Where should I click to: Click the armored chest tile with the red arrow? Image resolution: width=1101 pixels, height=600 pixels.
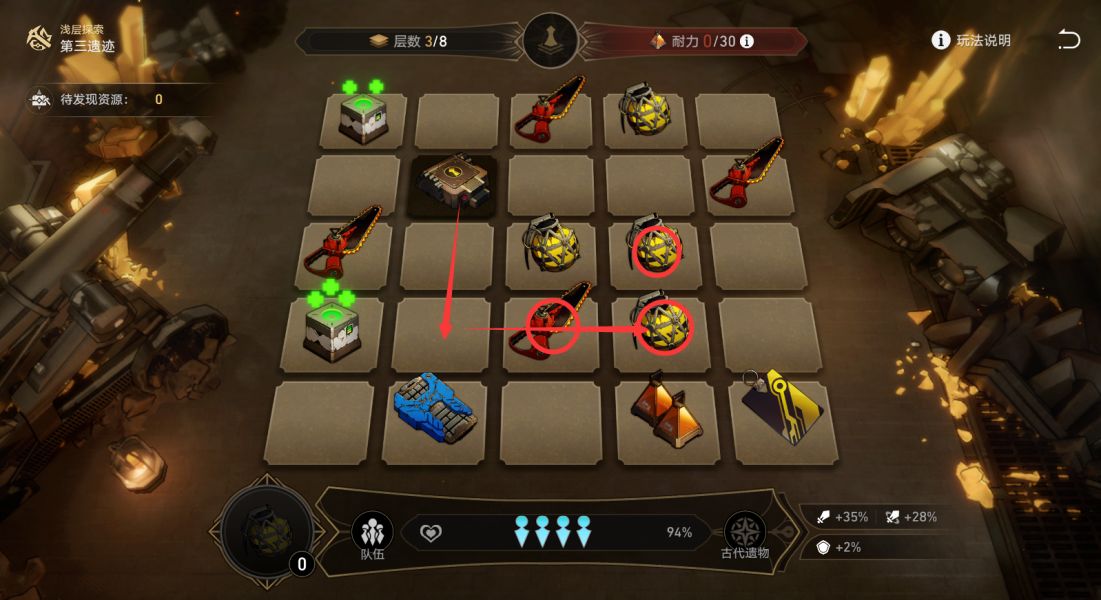[x=457, y=183]
